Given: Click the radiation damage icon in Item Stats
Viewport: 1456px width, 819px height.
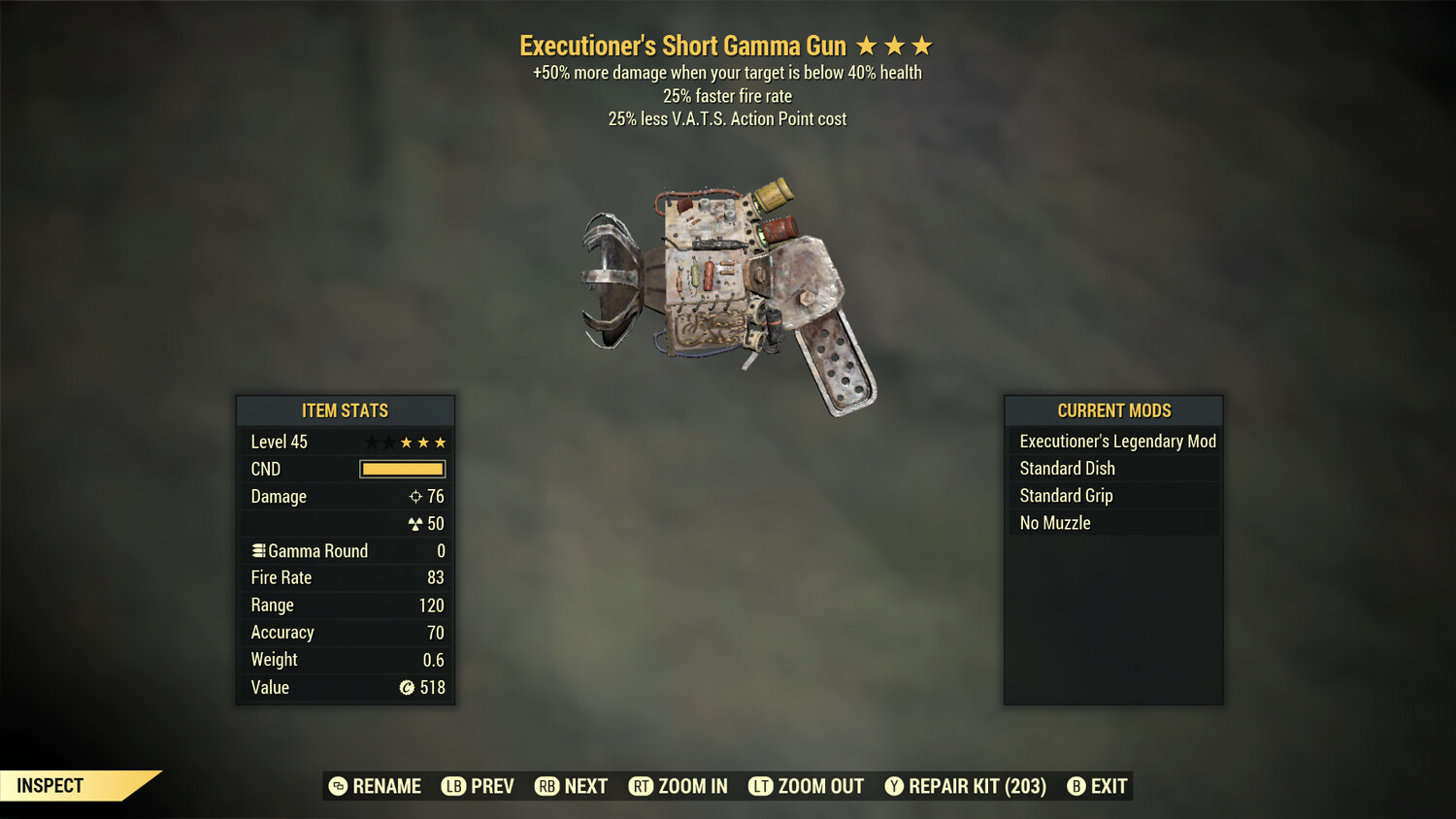Looking at the screenshot, I should [x=414, y=523].
